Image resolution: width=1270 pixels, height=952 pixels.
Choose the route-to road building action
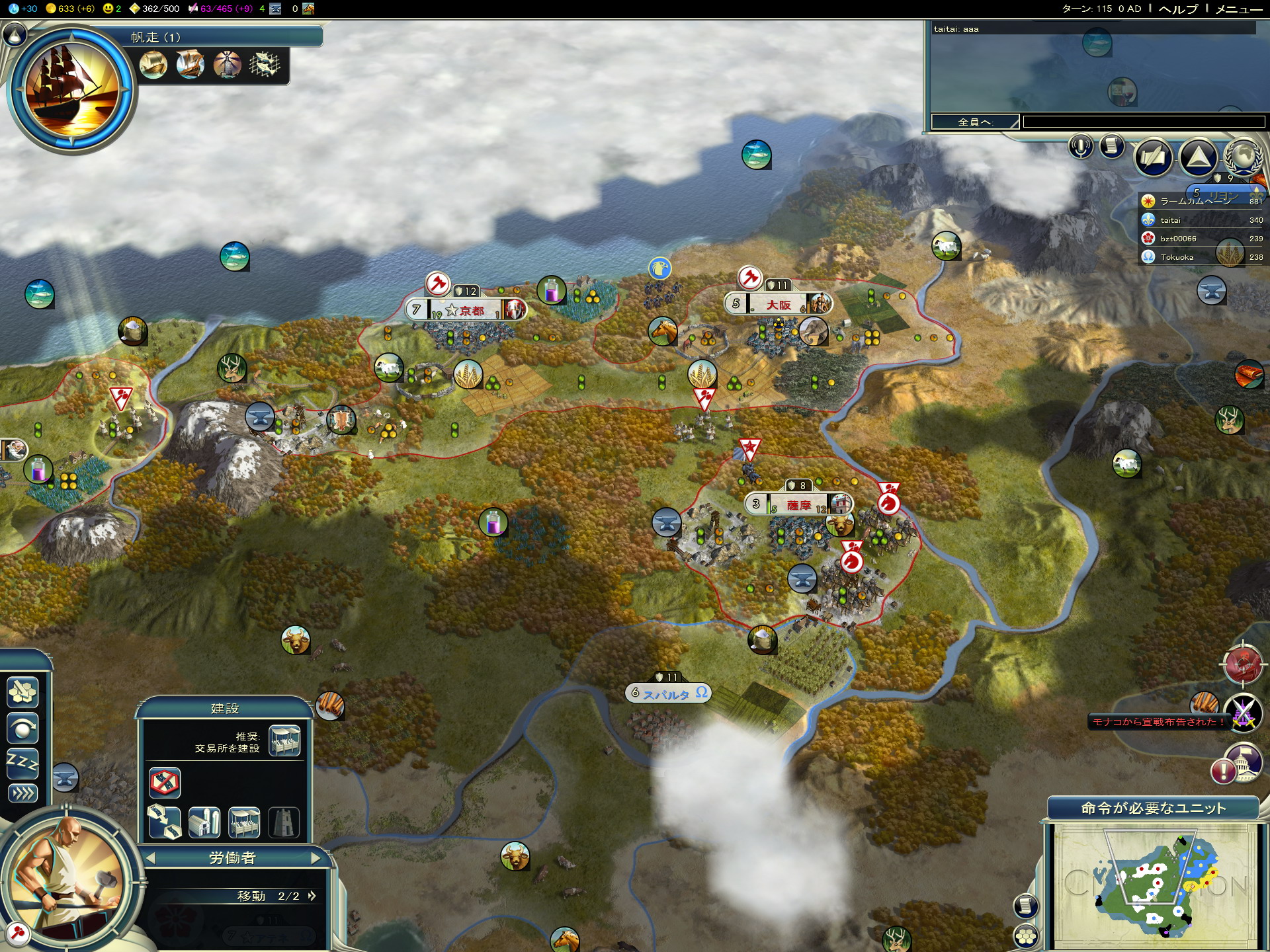point(164,822)
